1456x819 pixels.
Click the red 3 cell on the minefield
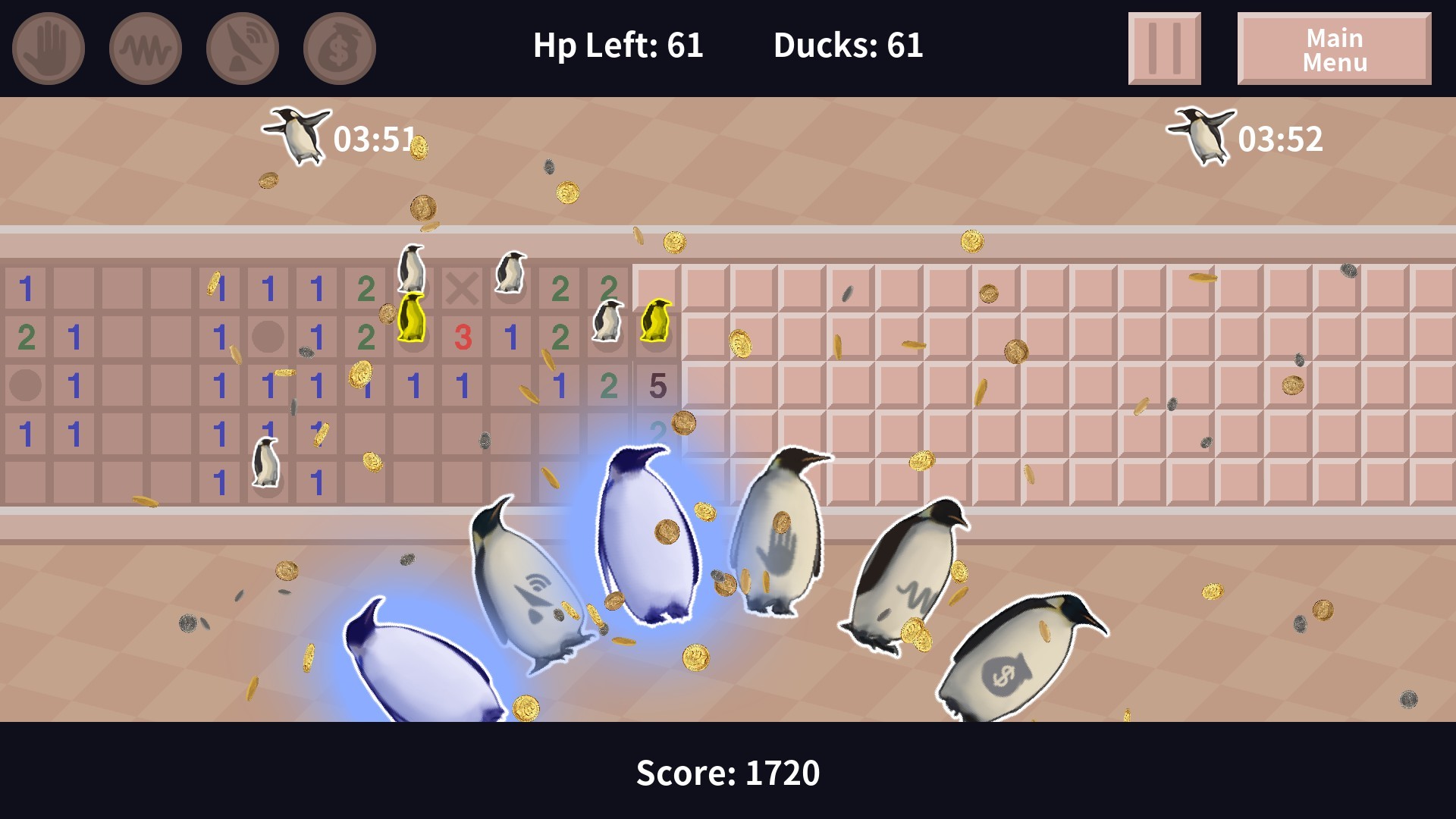click(x=463, y=337)
